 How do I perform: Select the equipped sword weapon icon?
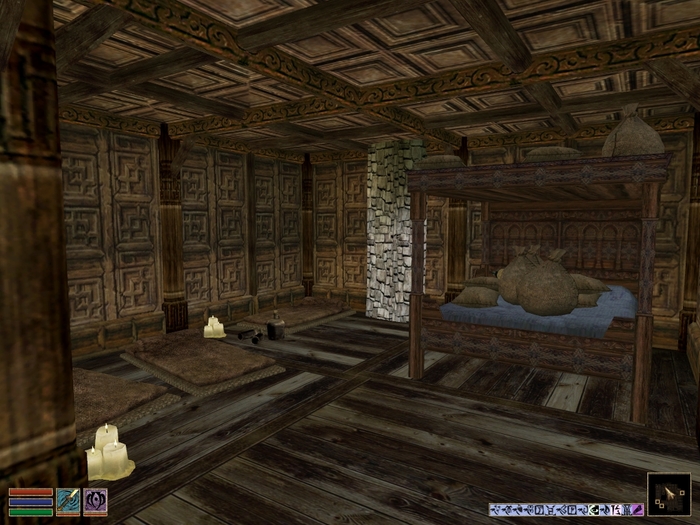[68, 501]
